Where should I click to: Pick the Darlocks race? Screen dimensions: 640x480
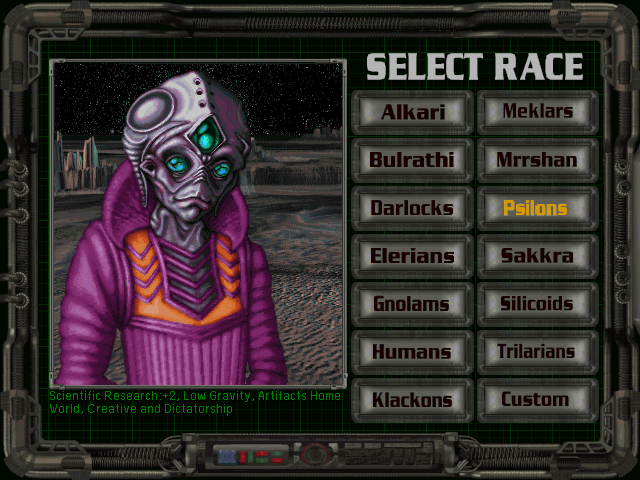411,208
